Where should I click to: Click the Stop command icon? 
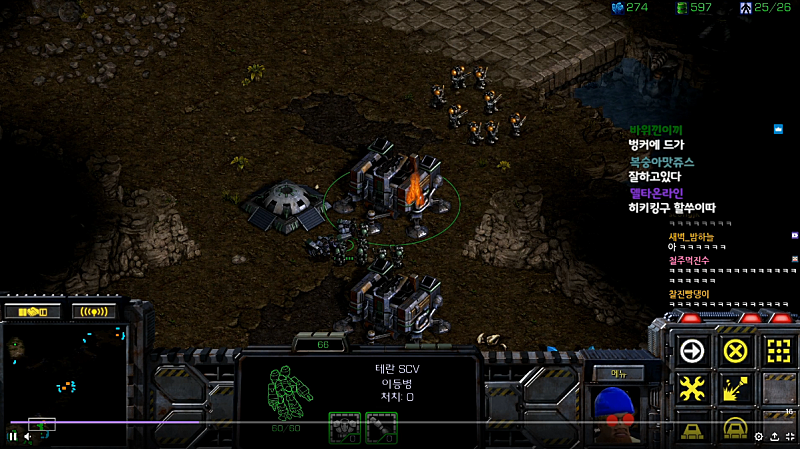click(x=735, y=350)
